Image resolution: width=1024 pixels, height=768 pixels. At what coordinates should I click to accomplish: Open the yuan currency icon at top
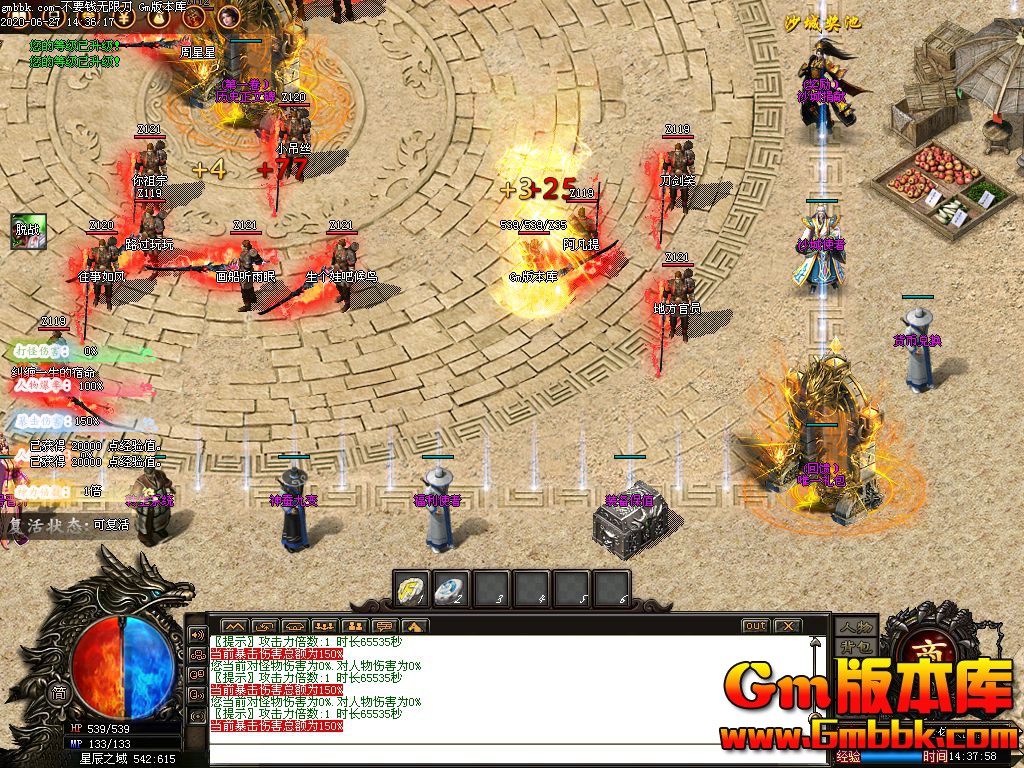123,17
